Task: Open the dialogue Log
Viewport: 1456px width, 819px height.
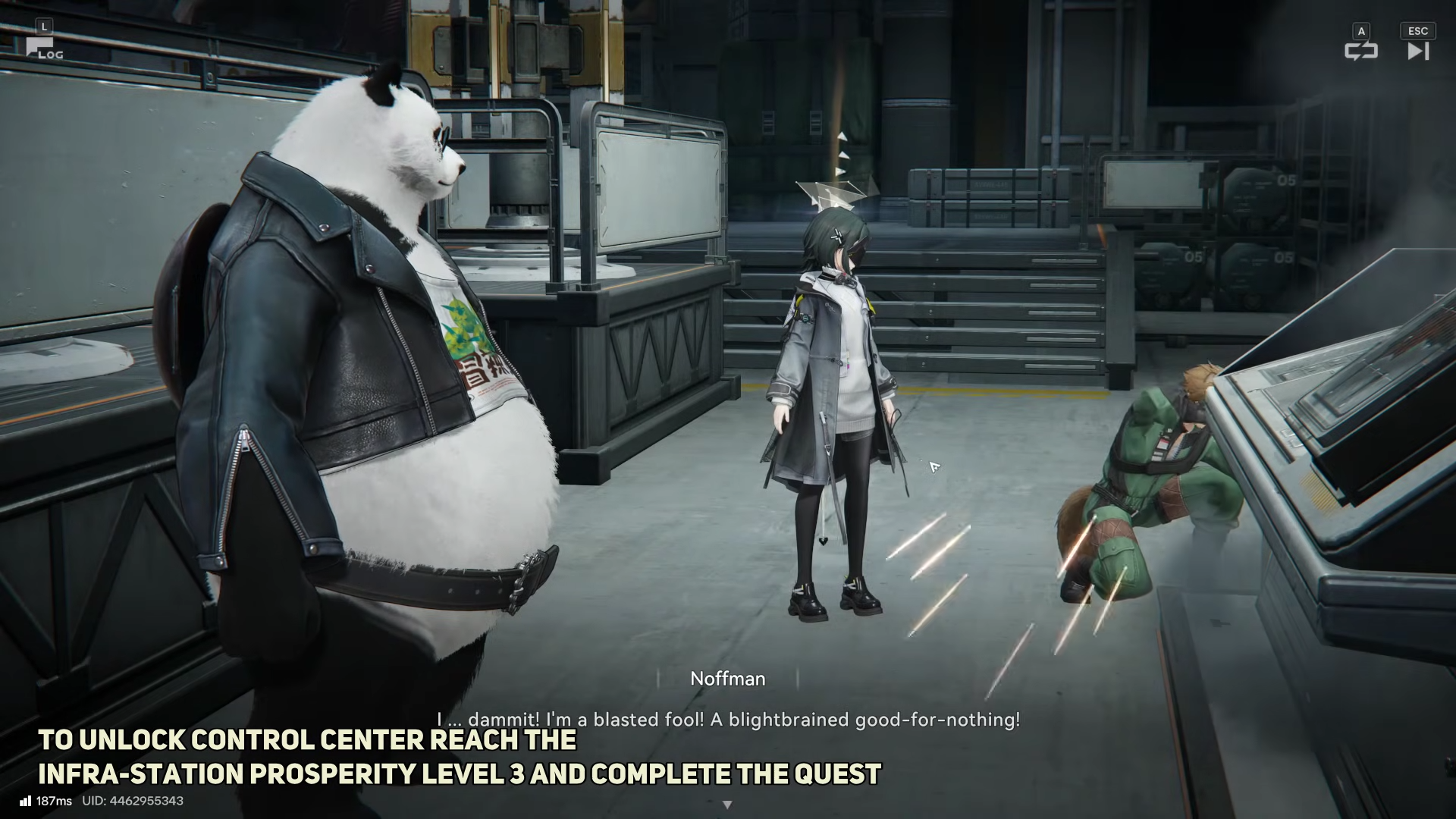Action: [x=43, y=48]
